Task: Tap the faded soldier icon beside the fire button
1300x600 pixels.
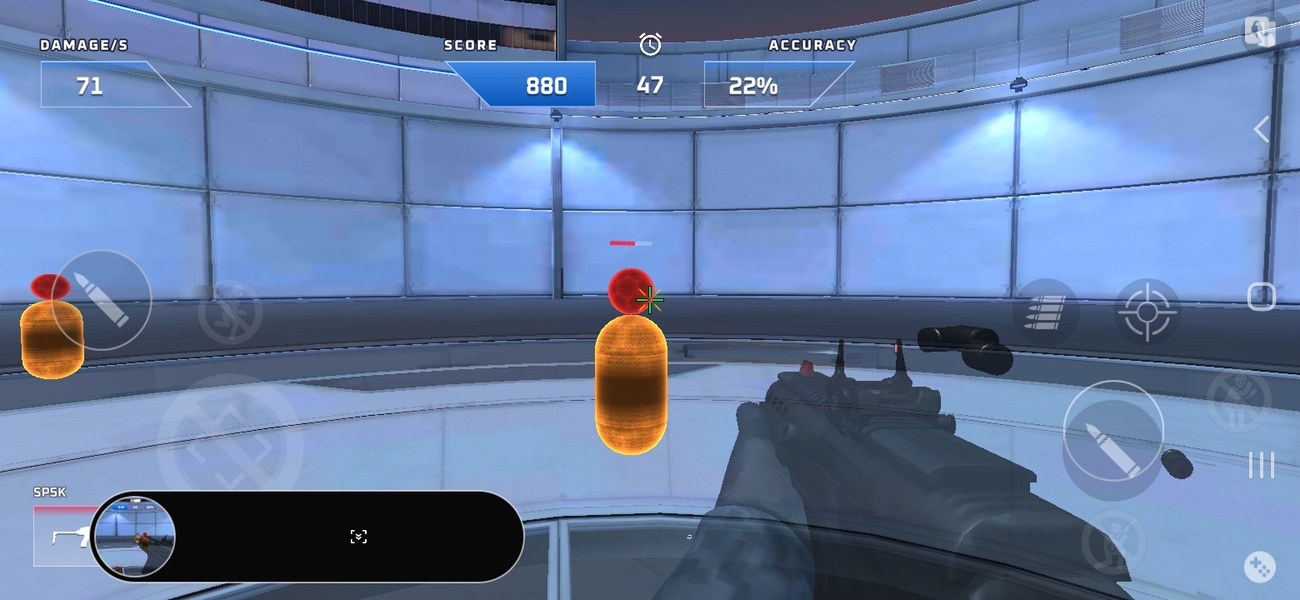Action: coord(1238,400)
